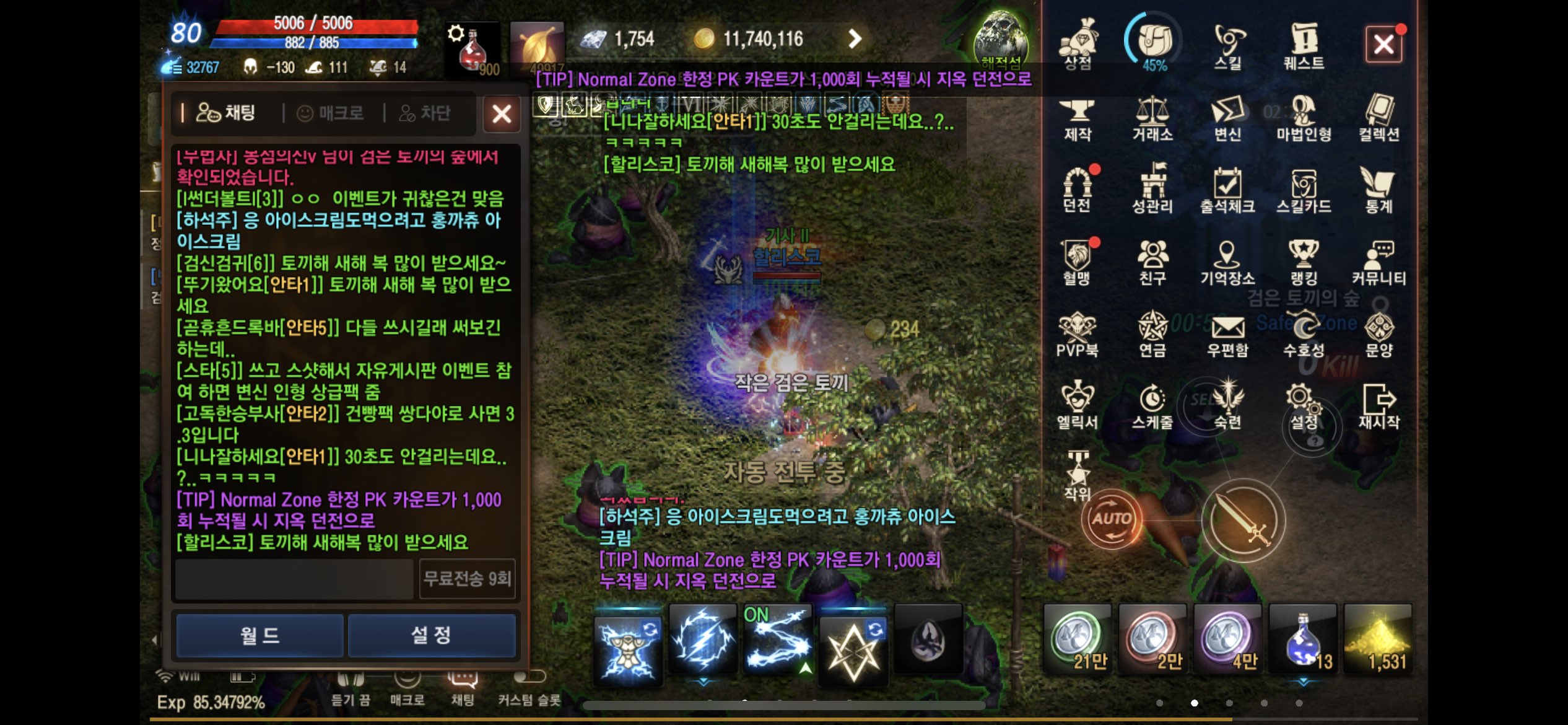Tap the sword attack button
Screen dimensions: 1568x725
point(1243,521)
